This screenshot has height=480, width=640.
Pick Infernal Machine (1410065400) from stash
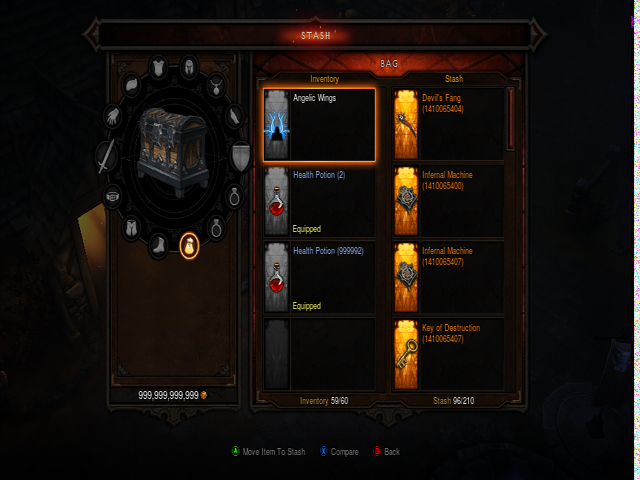coord(449,201)
